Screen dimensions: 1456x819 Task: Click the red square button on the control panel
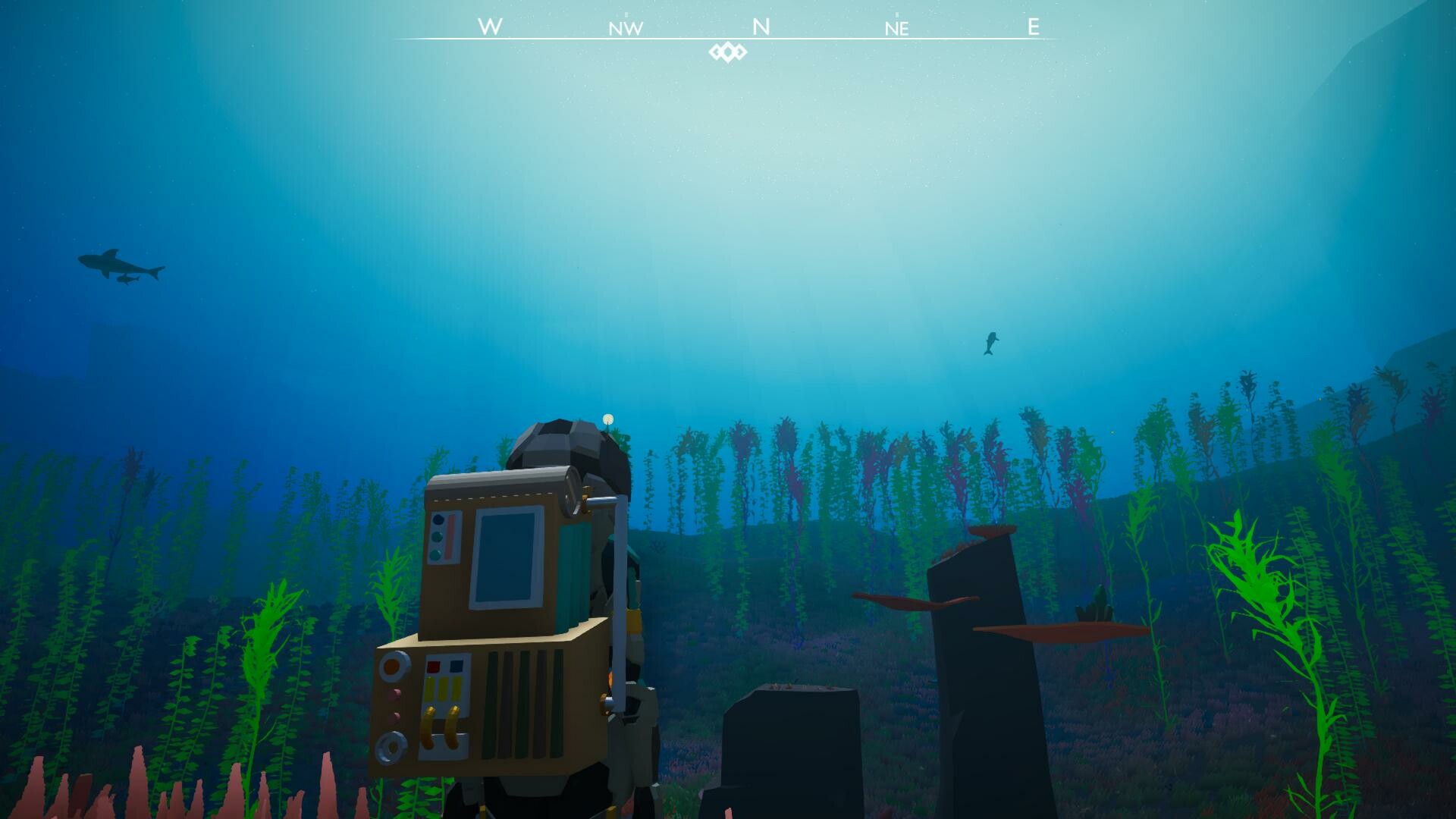(x=433, y=665)
